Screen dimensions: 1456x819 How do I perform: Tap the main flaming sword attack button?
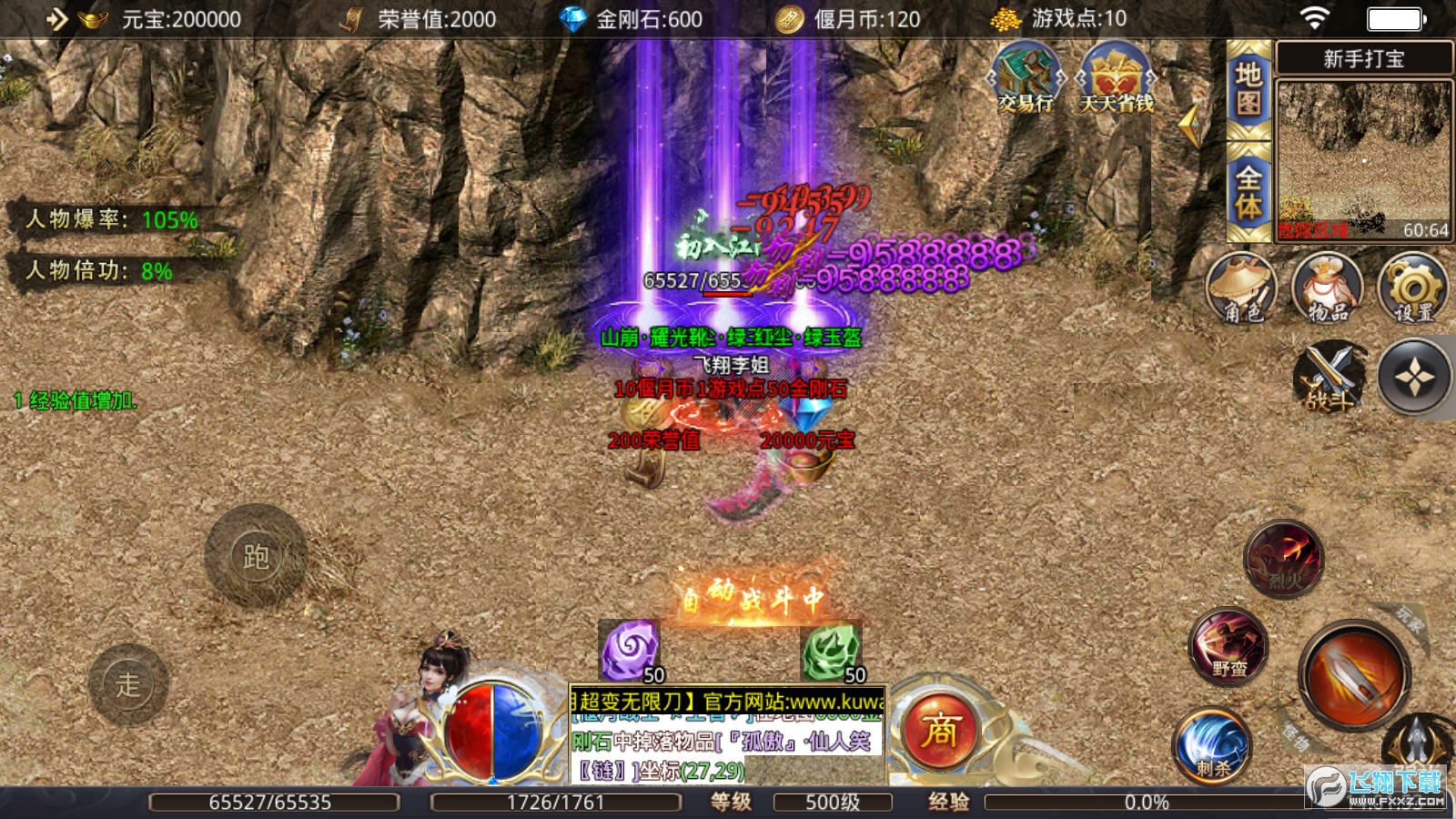tap(1354, 675)
